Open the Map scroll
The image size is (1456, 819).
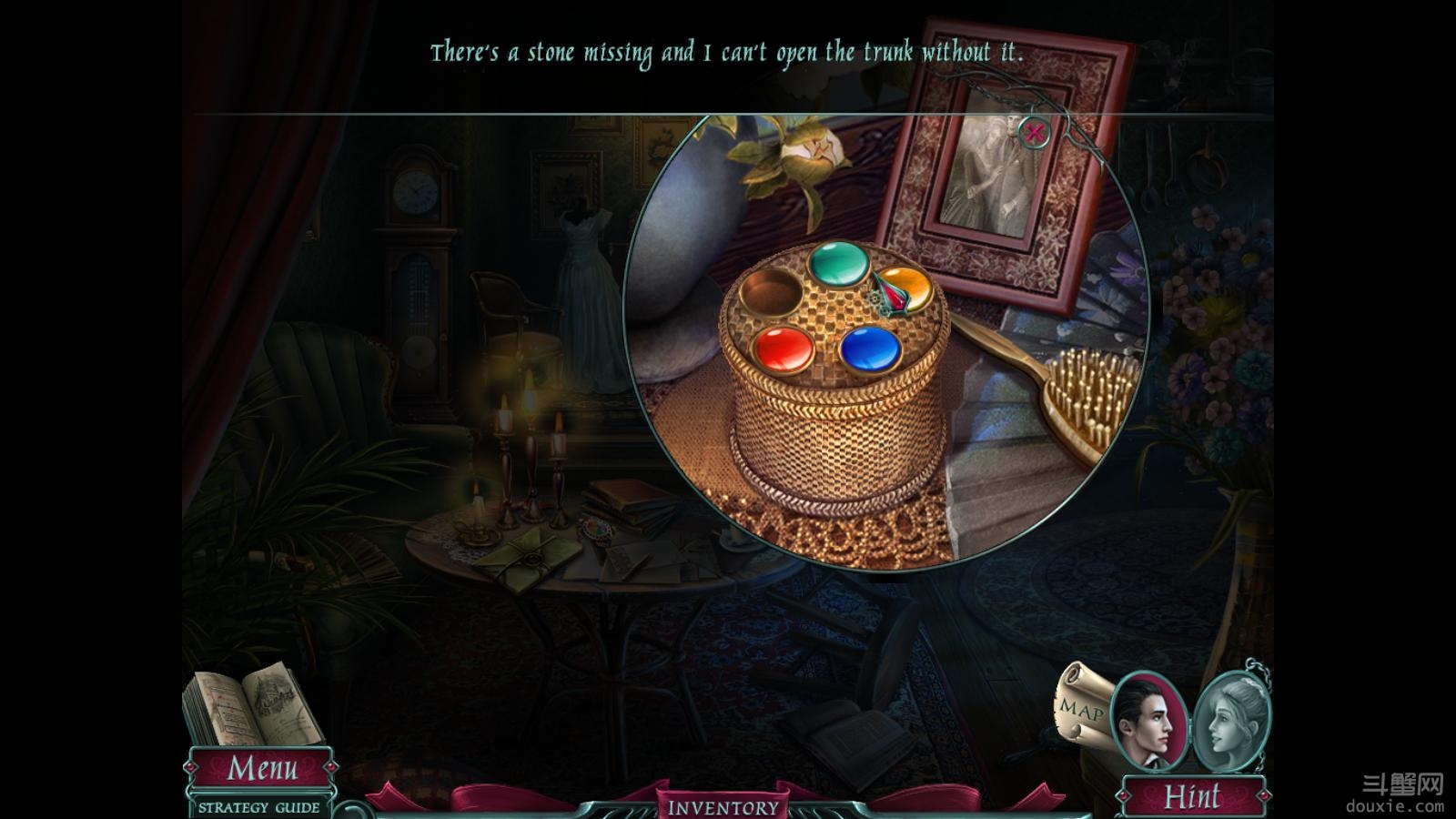pyautogui.click(x=1083, y=705)
